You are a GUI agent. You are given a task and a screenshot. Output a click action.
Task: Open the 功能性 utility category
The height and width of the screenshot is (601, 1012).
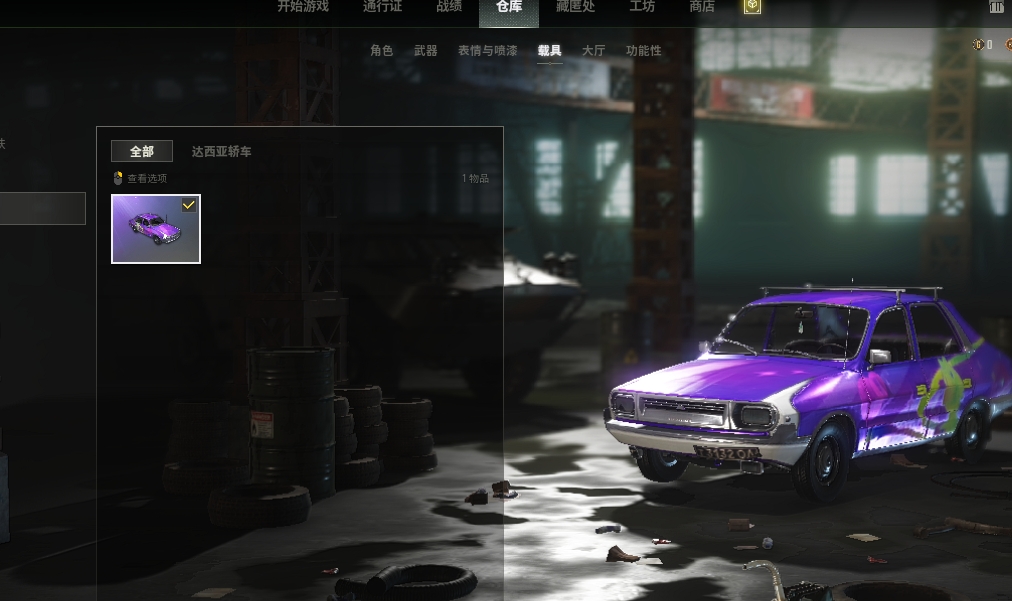pos(643,51)
